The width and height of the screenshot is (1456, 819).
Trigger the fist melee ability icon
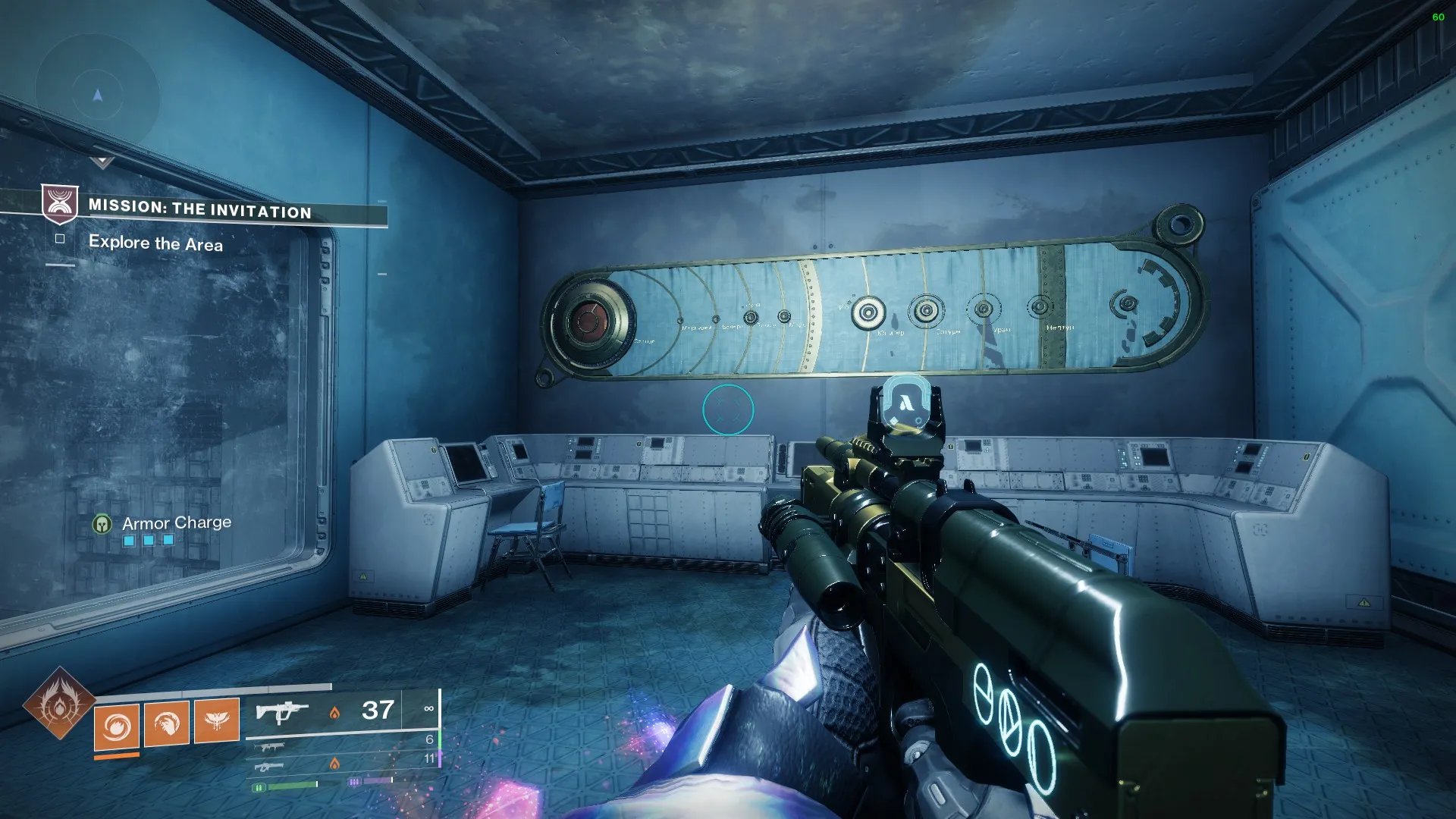pos(167,723)
